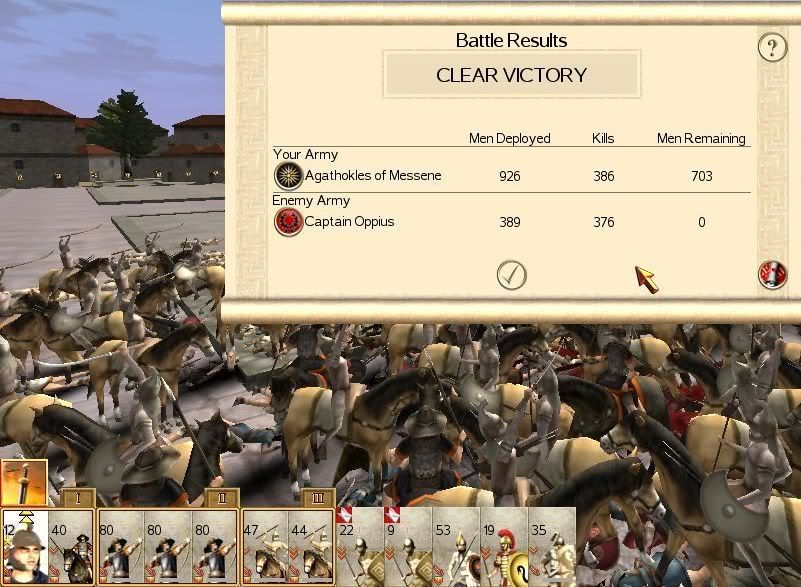
Task: Select group II tab above archer cards
Action: [x=221, y=499]
